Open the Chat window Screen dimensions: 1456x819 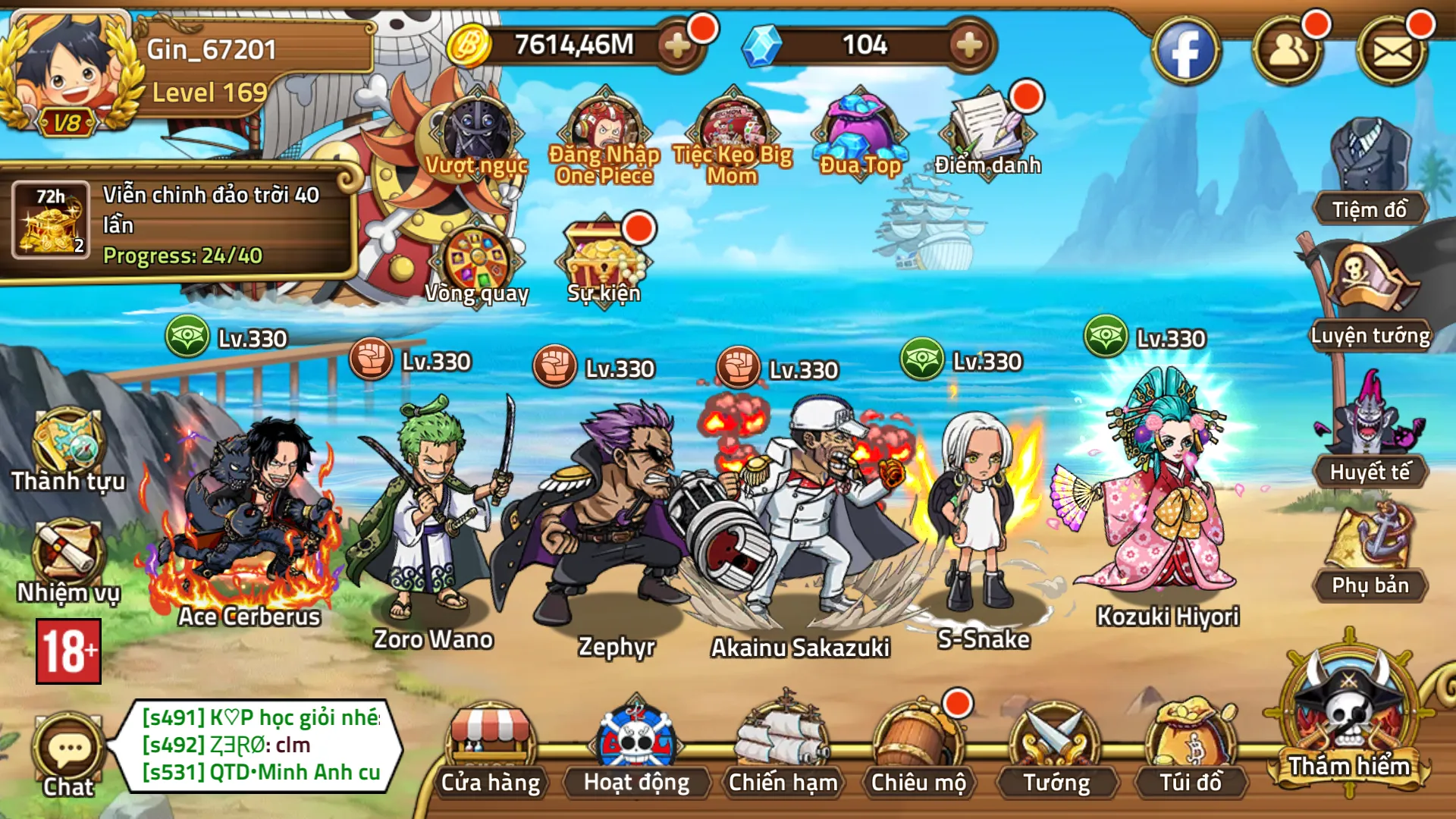point(68,755)
